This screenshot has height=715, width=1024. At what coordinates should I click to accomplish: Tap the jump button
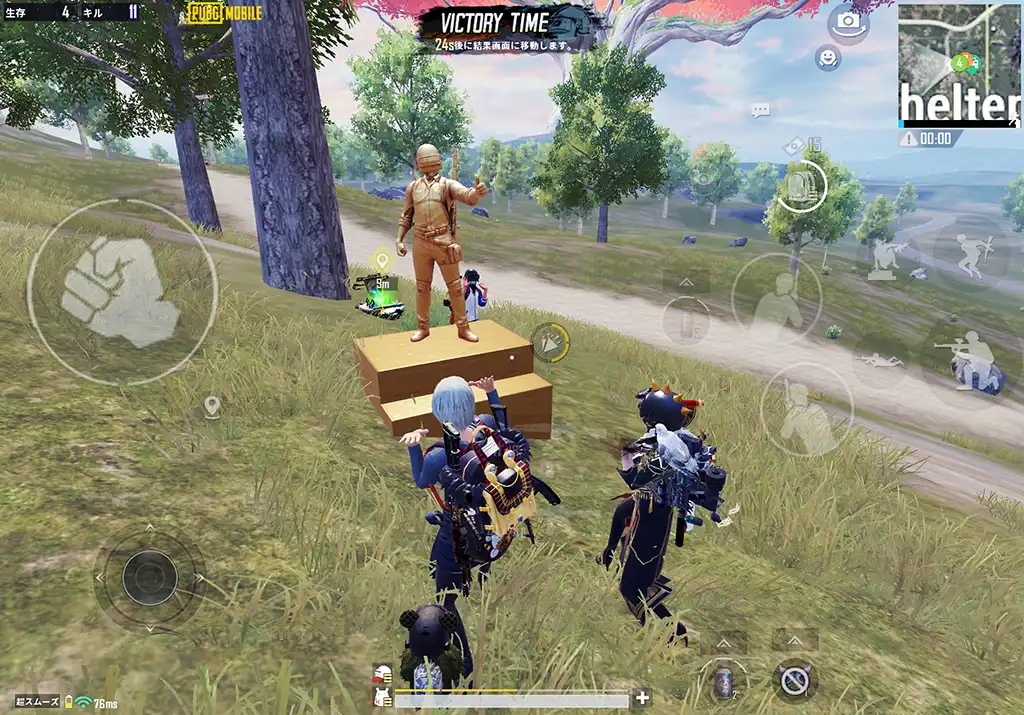coord(775,300)
